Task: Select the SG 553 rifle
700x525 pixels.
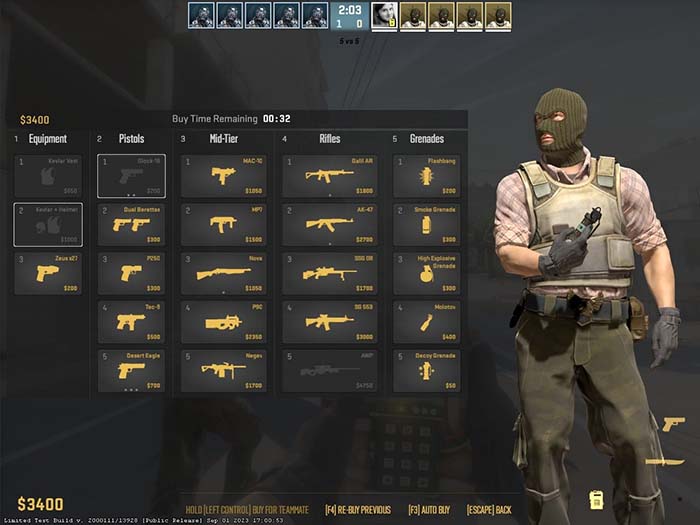Action: tap(329, 322)
